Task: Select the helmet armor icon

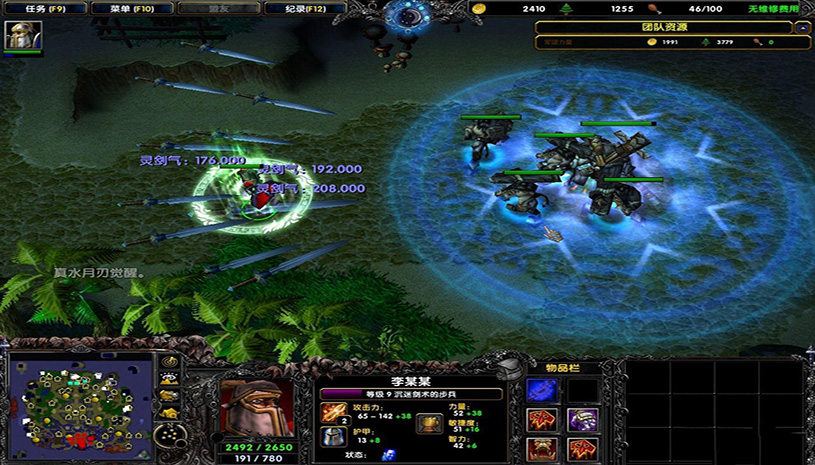Action: click(333, 436)
